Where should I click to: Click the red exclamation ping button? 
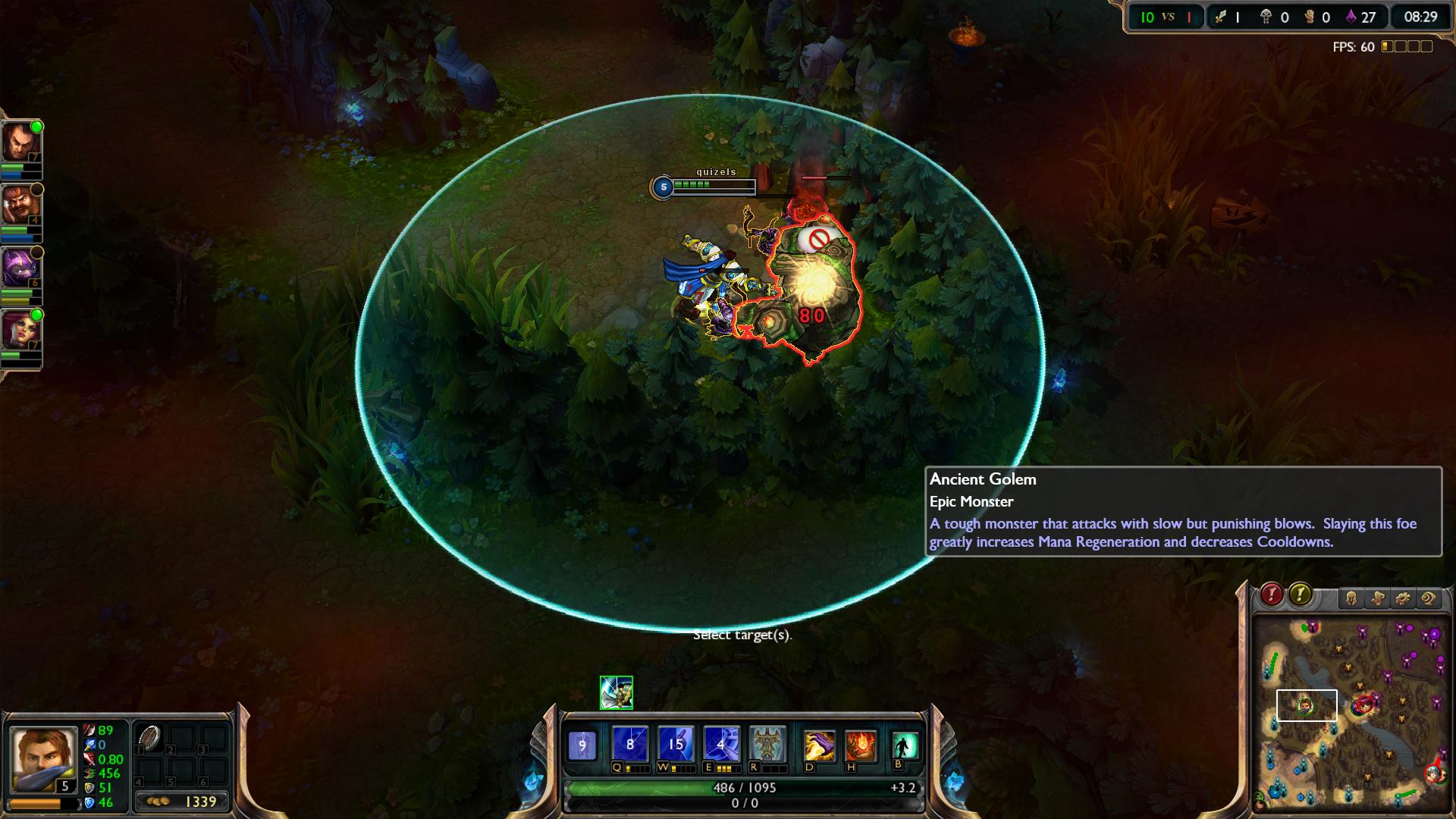point(1272,595)
